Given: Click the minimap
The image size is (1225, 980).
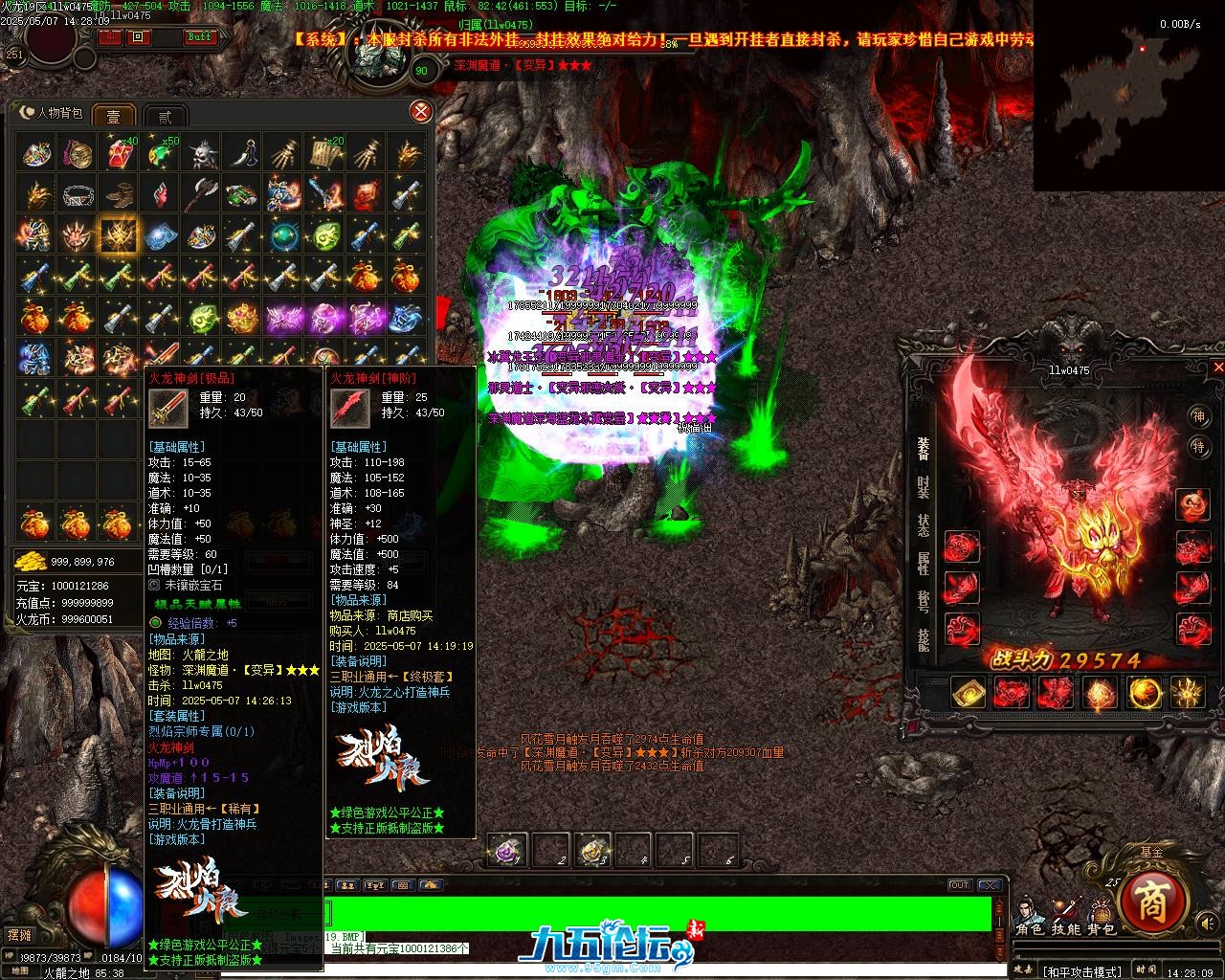Looking at the screenshot, I should point(1127,94).
